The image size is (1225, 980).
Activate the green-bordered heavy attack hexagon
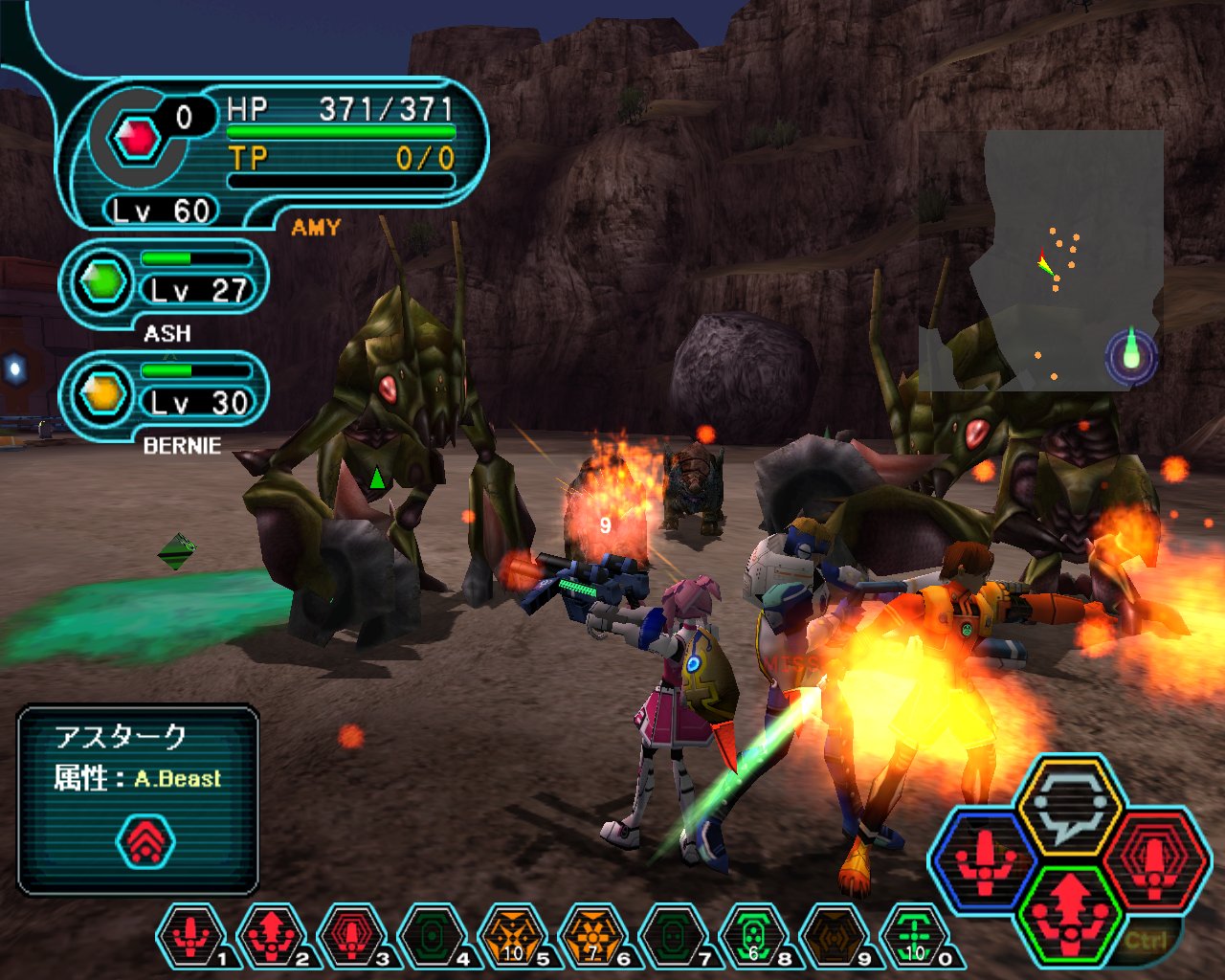pos(1068,913)
